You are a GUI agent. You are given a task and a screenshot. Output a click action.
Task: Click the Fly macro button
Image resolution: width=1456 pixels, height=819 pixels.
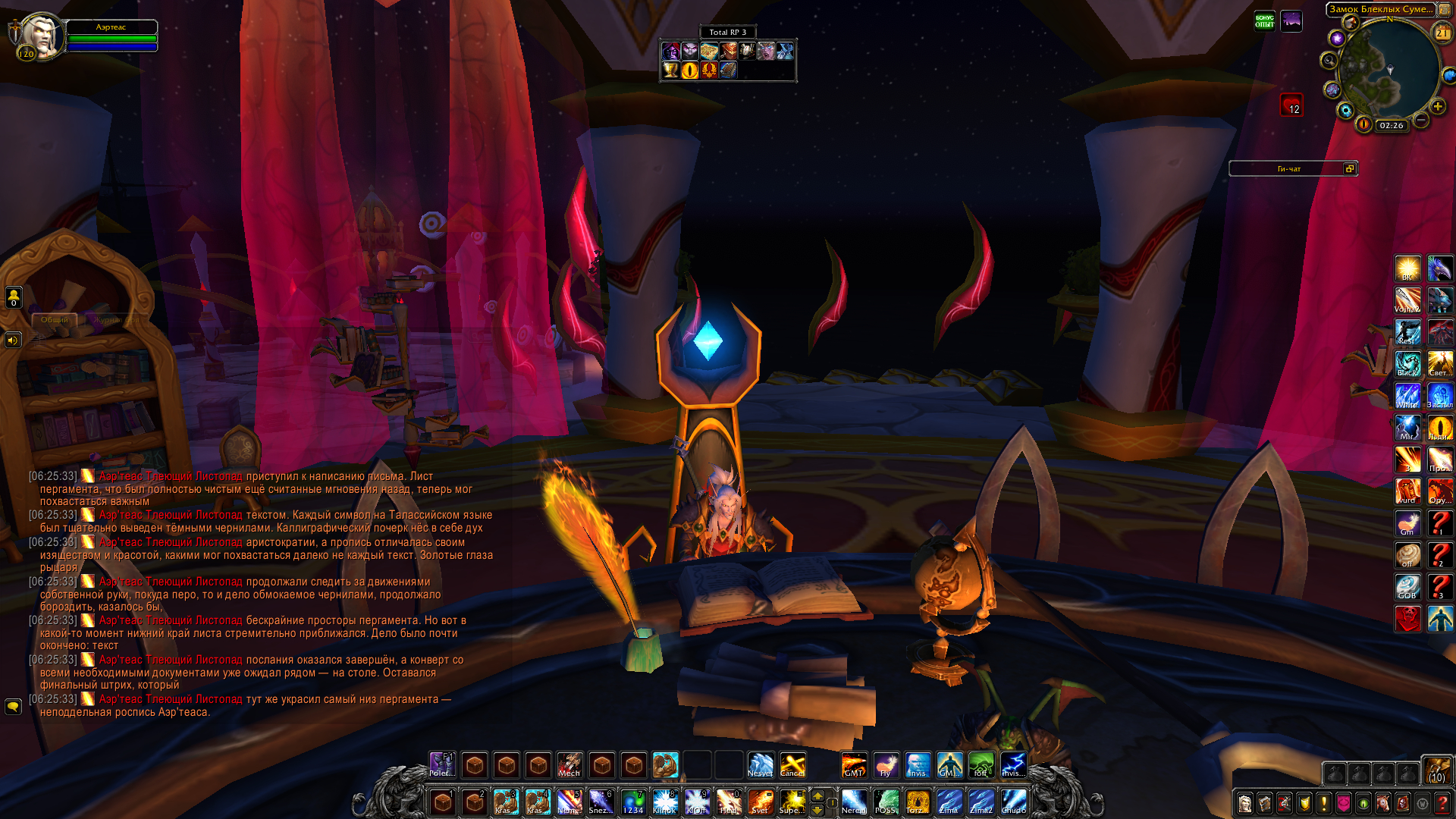pos(885,765)
